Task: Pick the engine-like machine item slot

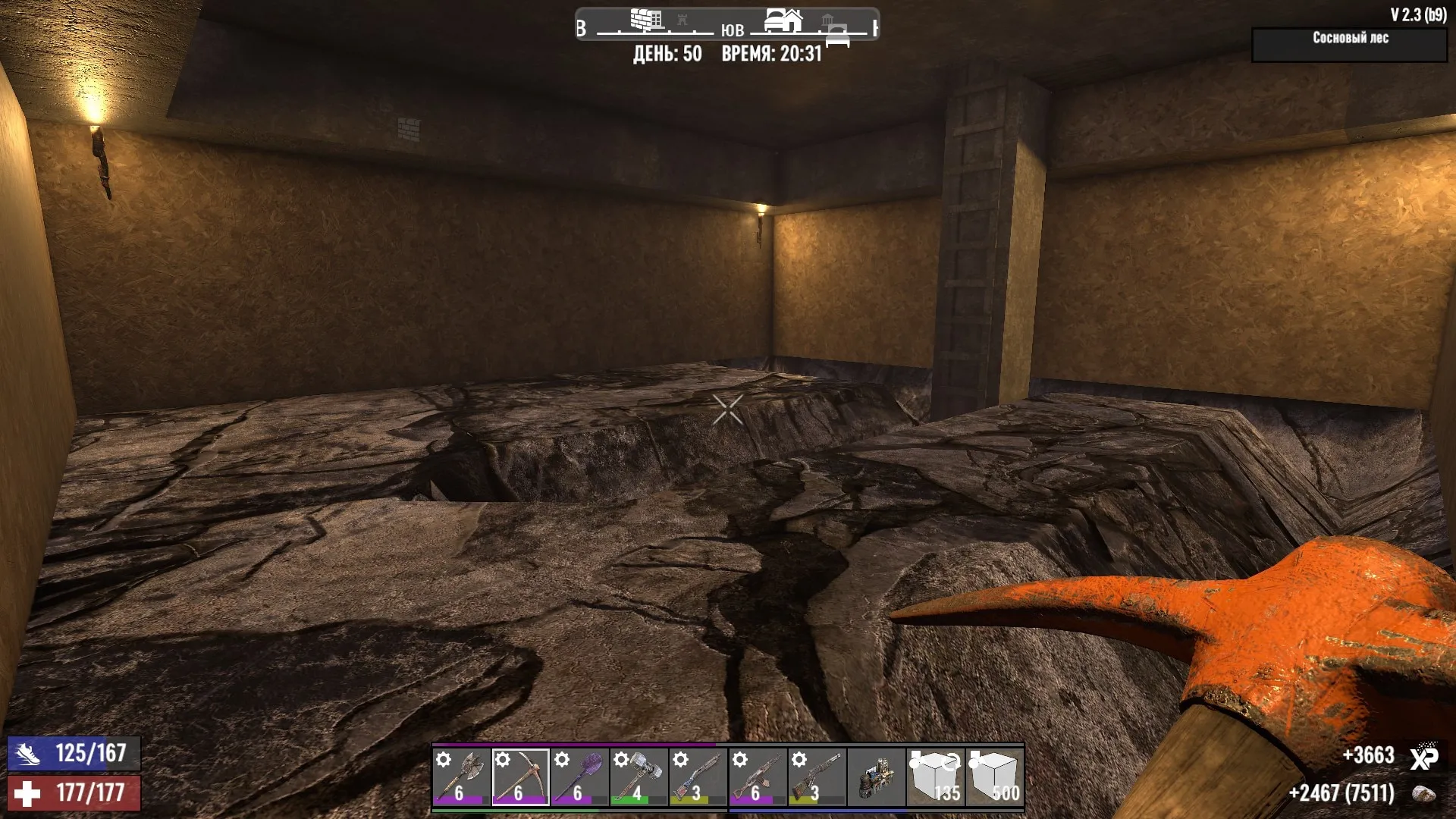Action: click(877, 777)
